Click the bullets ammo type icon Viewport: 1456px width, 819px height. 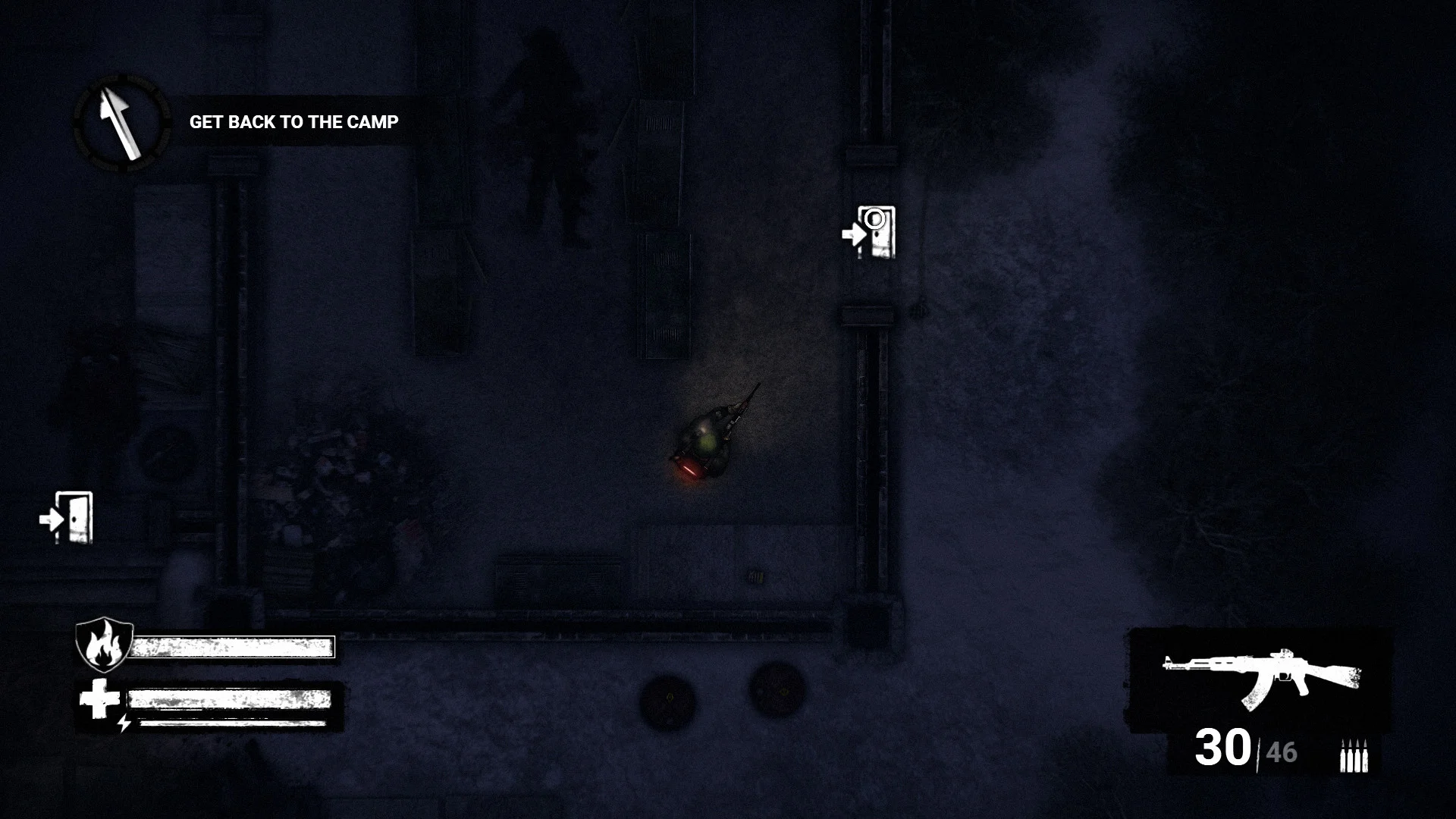[1353, 755]
